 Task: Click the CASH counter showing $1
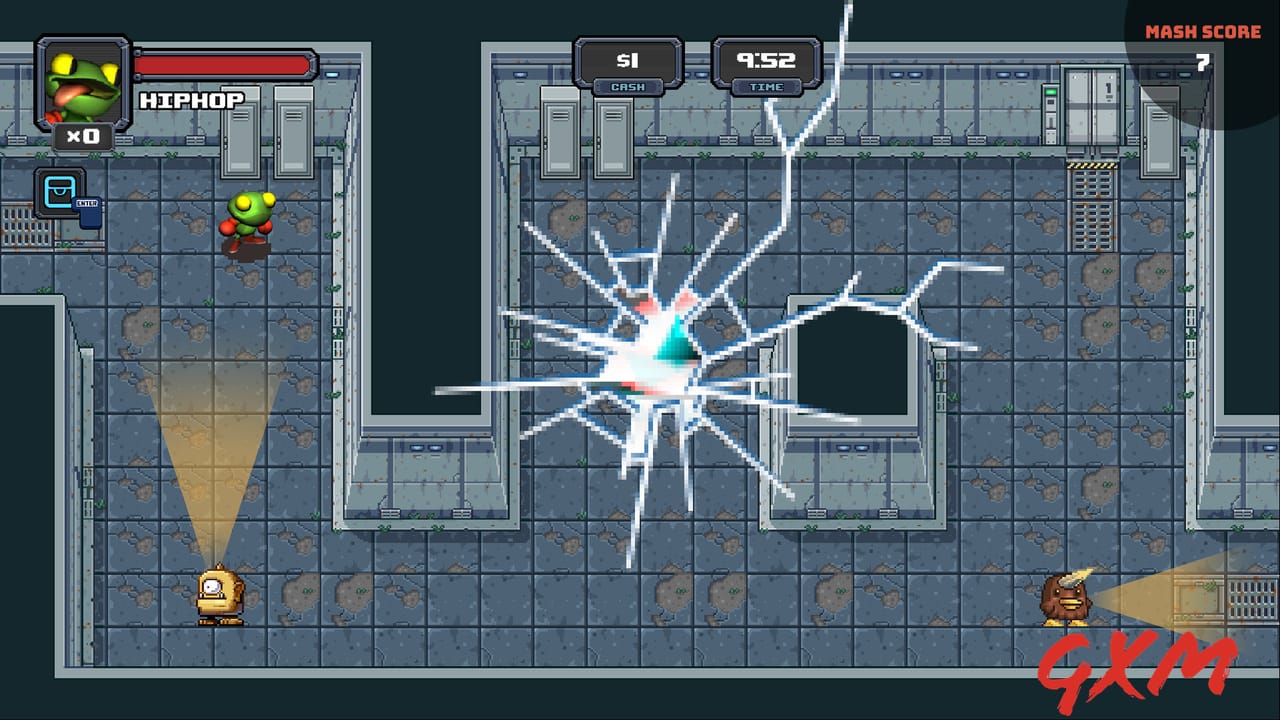pos(628,62)
